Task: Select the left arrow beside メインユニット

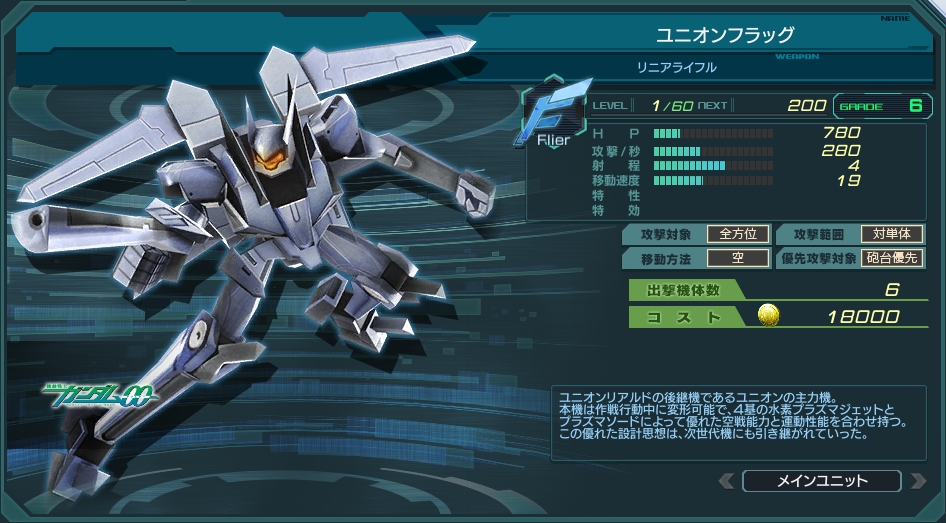Action: [727, 481]
